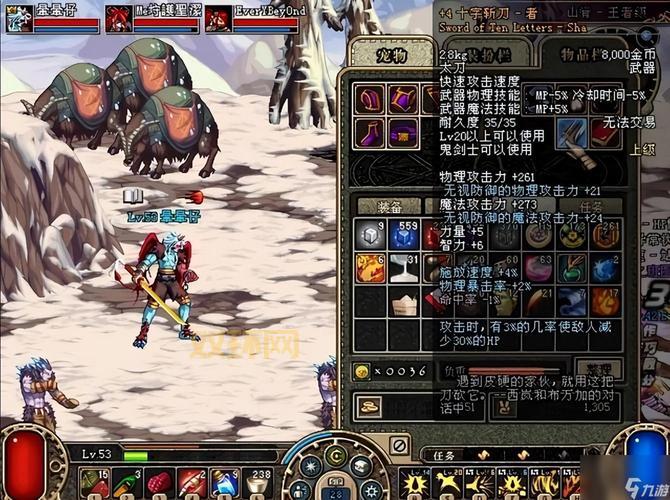Click the first party member portrait
Screen dimensions: 670x500
(x=20, y=17)
